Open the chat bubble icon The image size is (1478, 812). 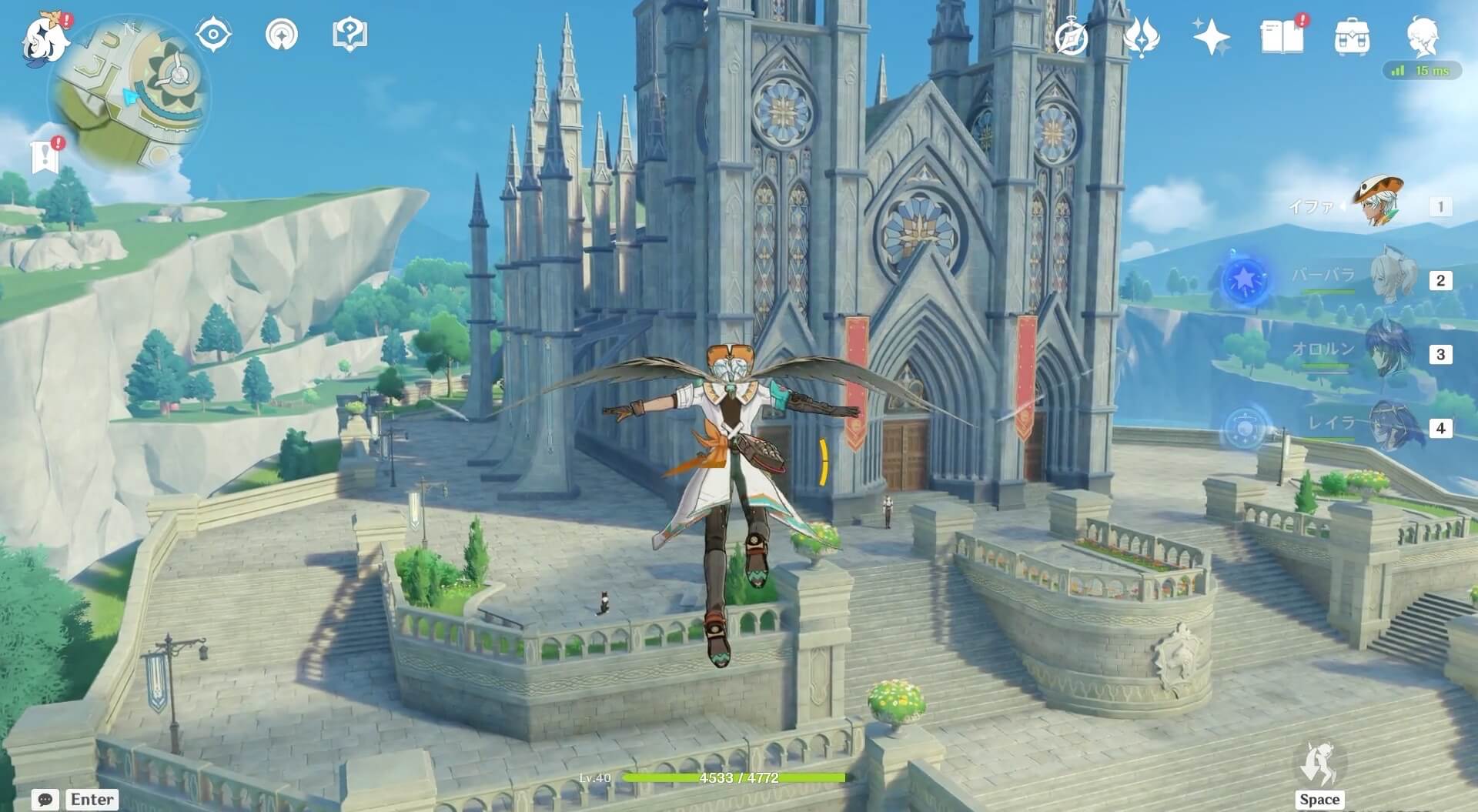[x=45, y=800]
